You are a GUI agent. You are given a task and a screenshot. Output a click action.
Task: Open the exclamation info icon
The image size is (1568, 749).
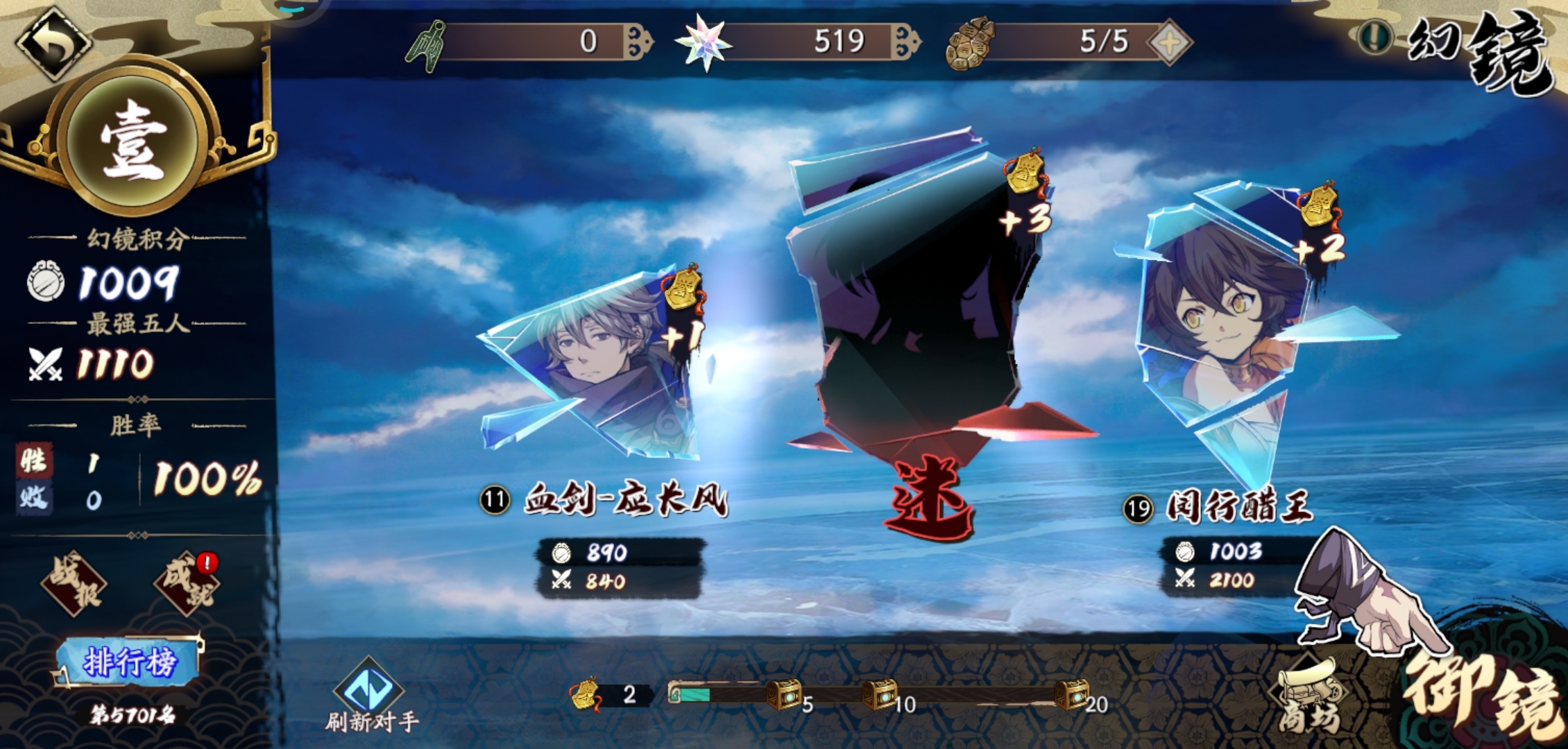tap(1374, 36)
